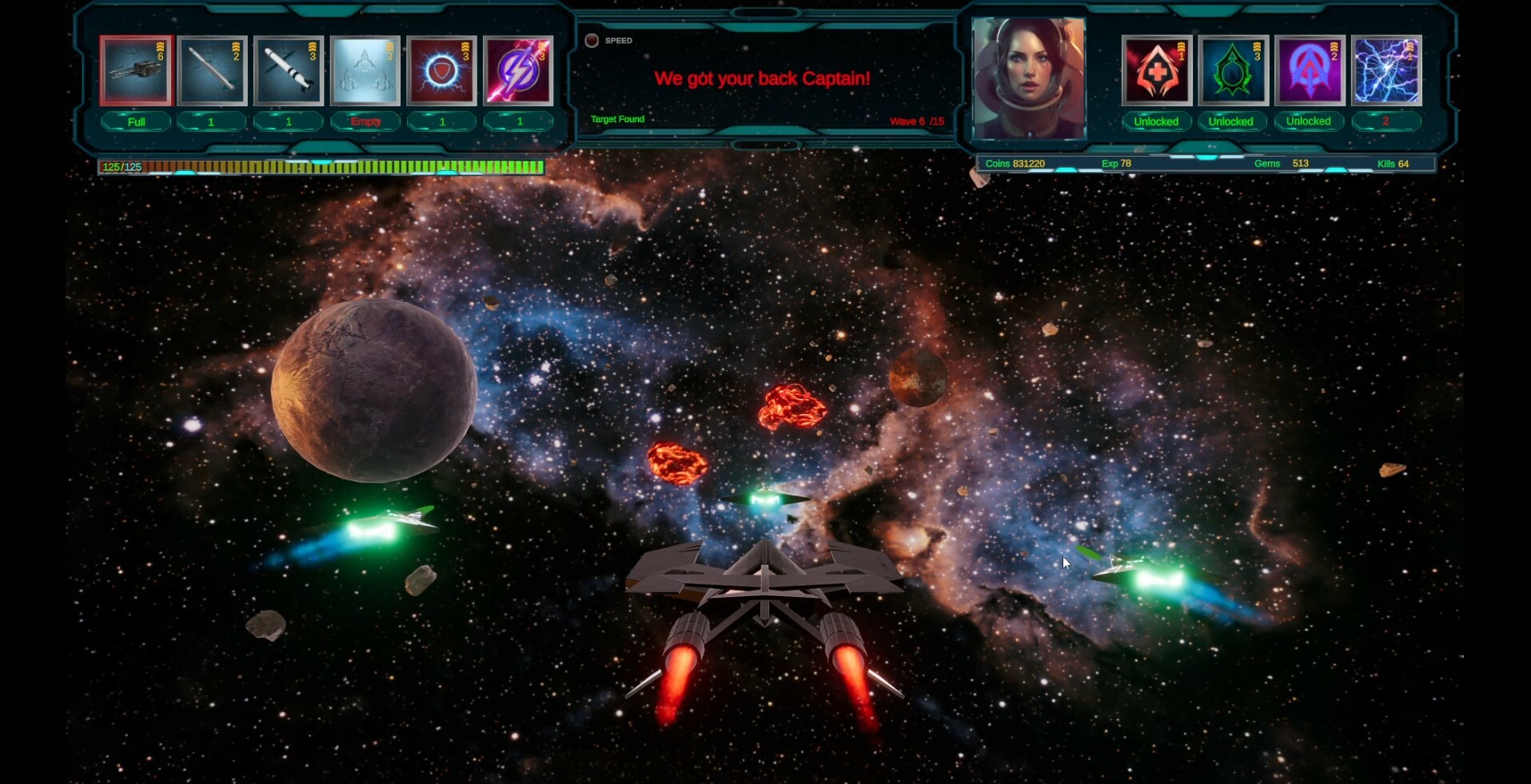Activate the squadron summon slot marked Empty
The width and height of the screenshot is (1531, 784).
365,70
